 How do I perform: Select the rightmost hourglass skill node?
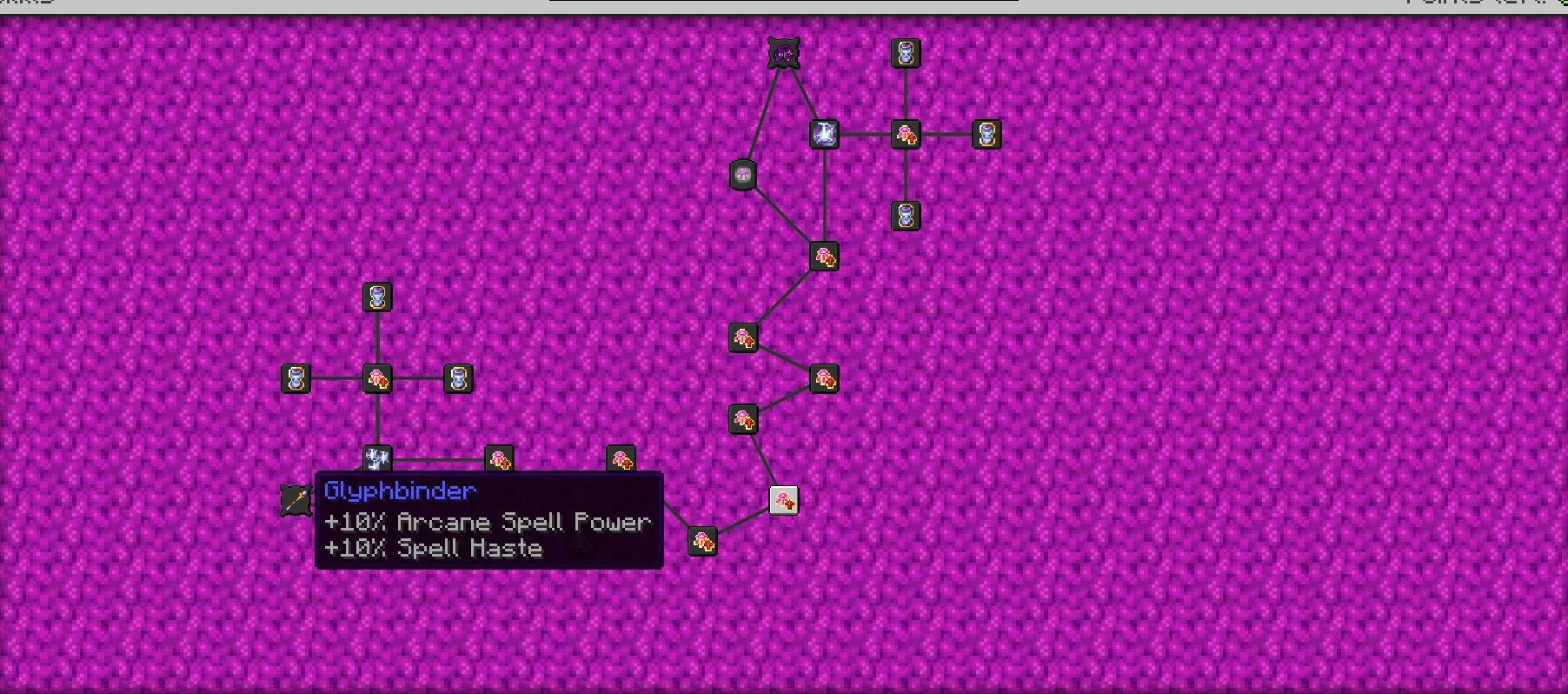(987, 134)
